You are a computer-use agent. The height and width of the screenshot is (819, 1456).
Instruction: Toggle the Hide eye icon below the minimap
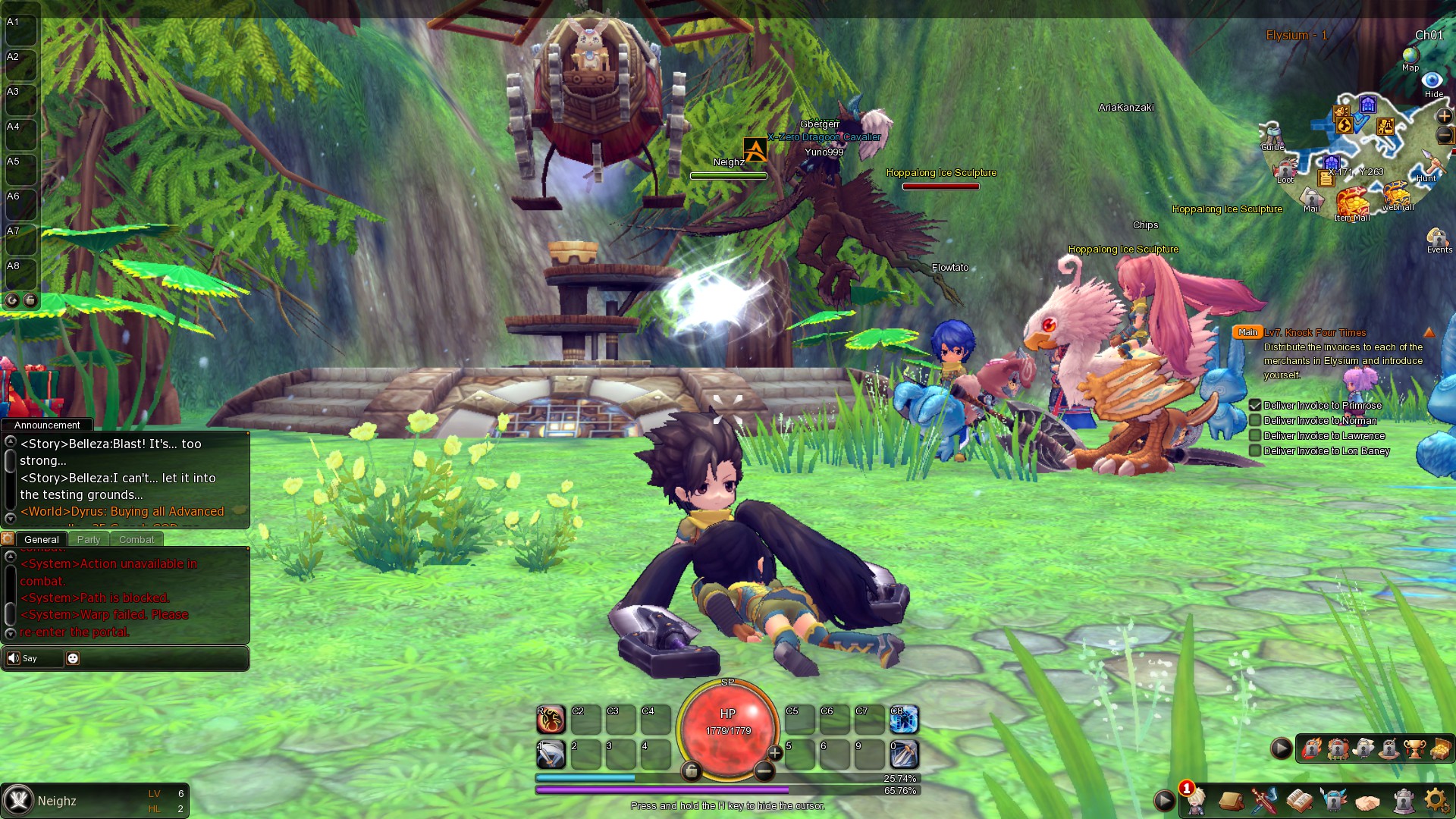pos(1432,80)
